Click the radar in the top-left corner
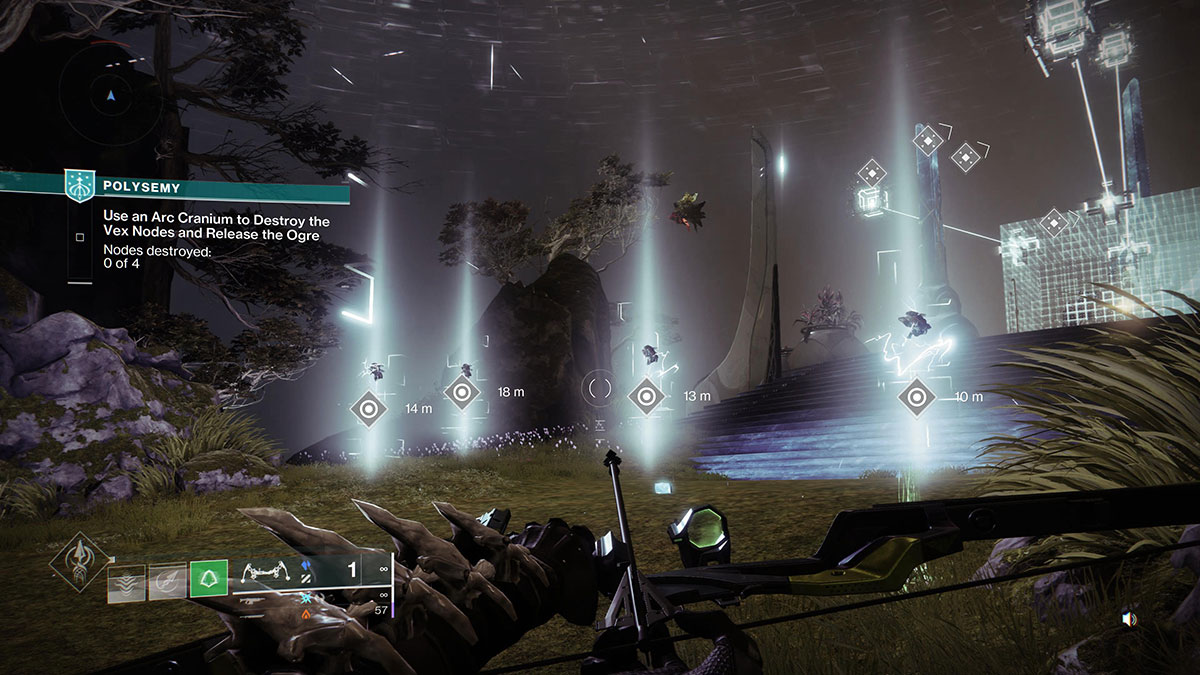 tap(112, 95)
